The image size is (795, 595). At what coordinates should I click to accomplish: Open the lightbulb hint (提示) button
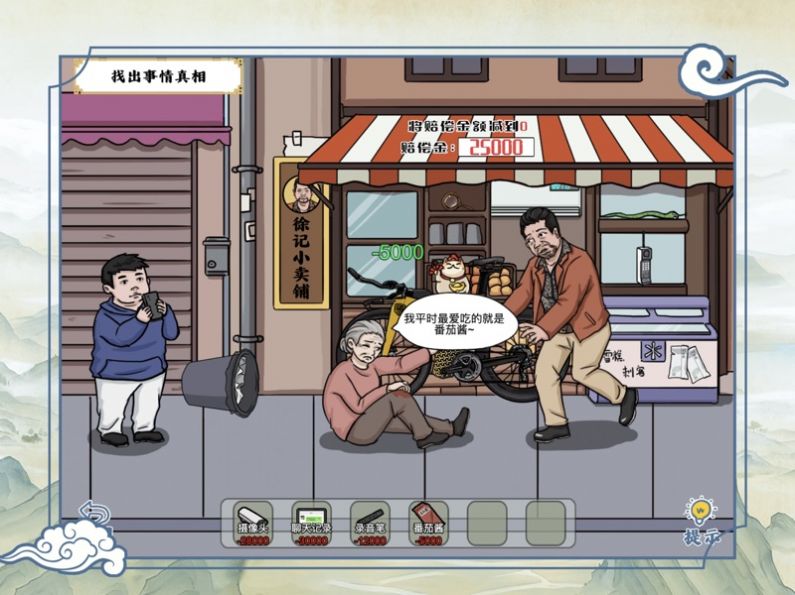tap(700, 520)
